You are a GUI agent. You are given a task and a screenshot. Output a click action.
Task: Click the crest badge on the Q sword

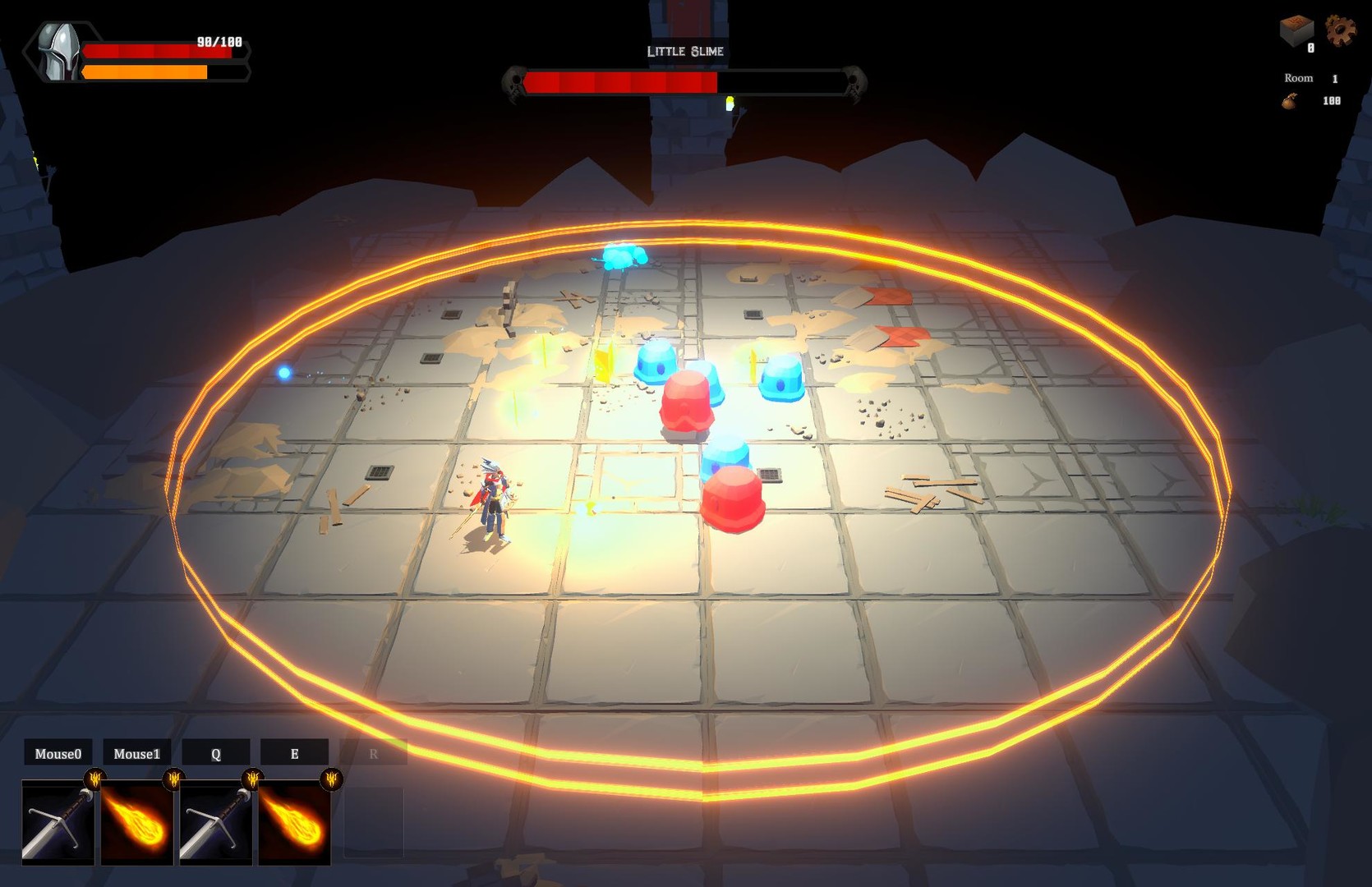[x=251, y=779]
